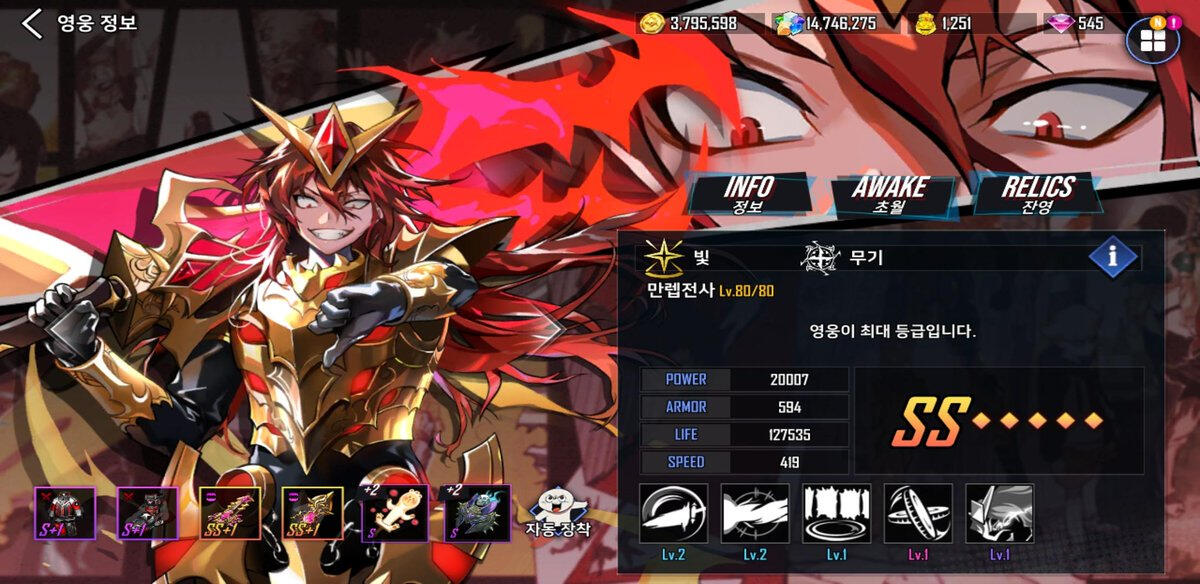Click the blue diamond info button

pyautogui.click(x=1113, y=257)
